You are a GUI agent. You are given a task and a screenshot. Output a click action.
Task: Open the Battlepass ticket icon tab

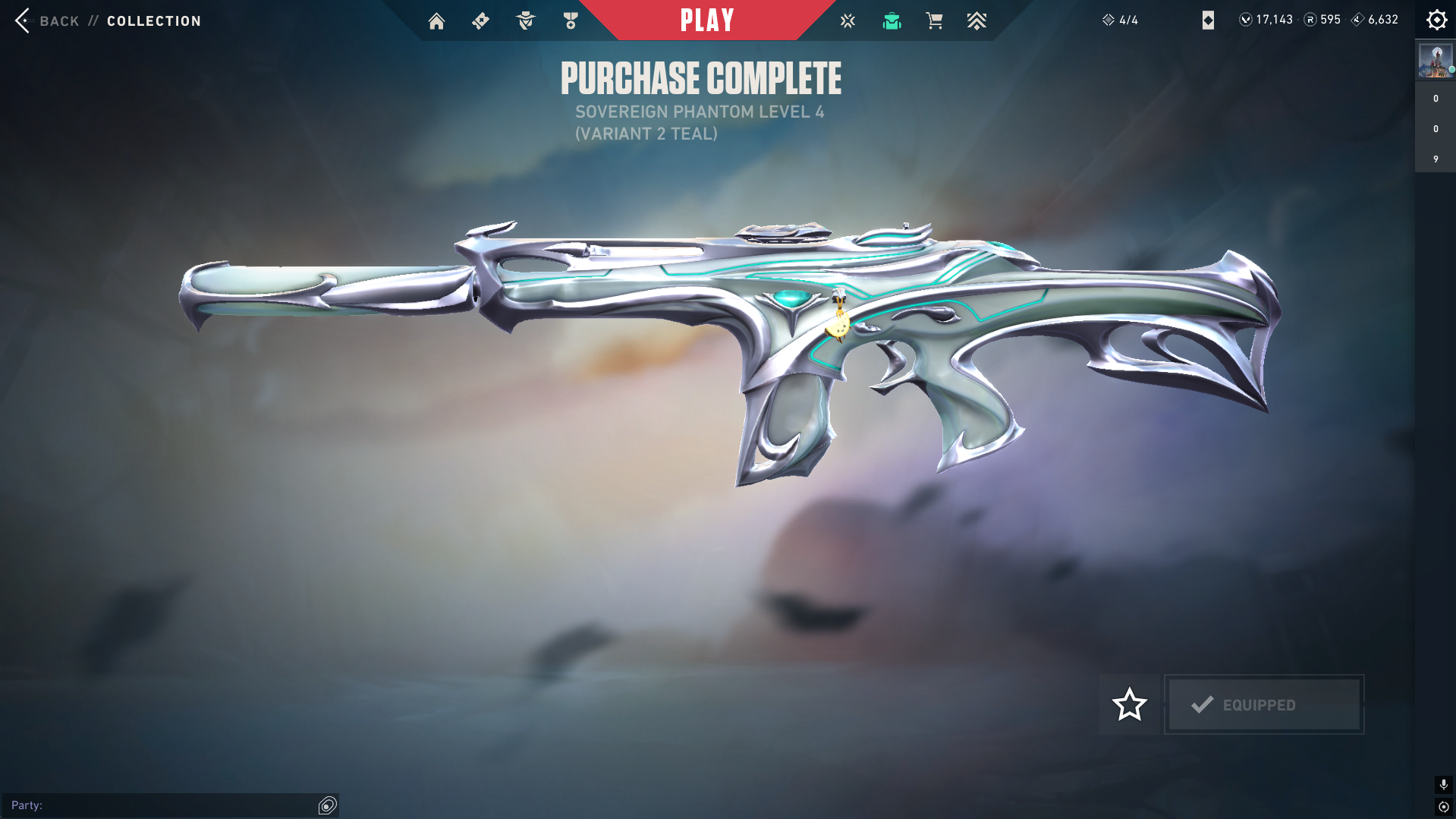(x=480, y=20)
